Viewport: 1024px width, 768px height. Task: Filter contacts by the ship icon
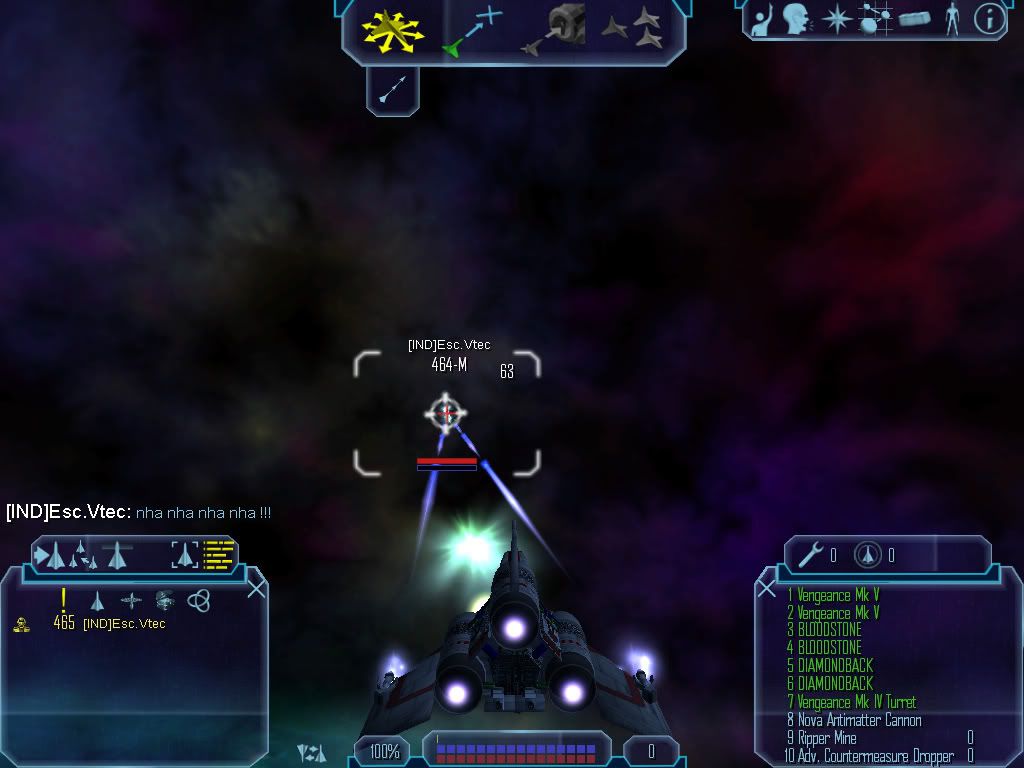(97, 601)
